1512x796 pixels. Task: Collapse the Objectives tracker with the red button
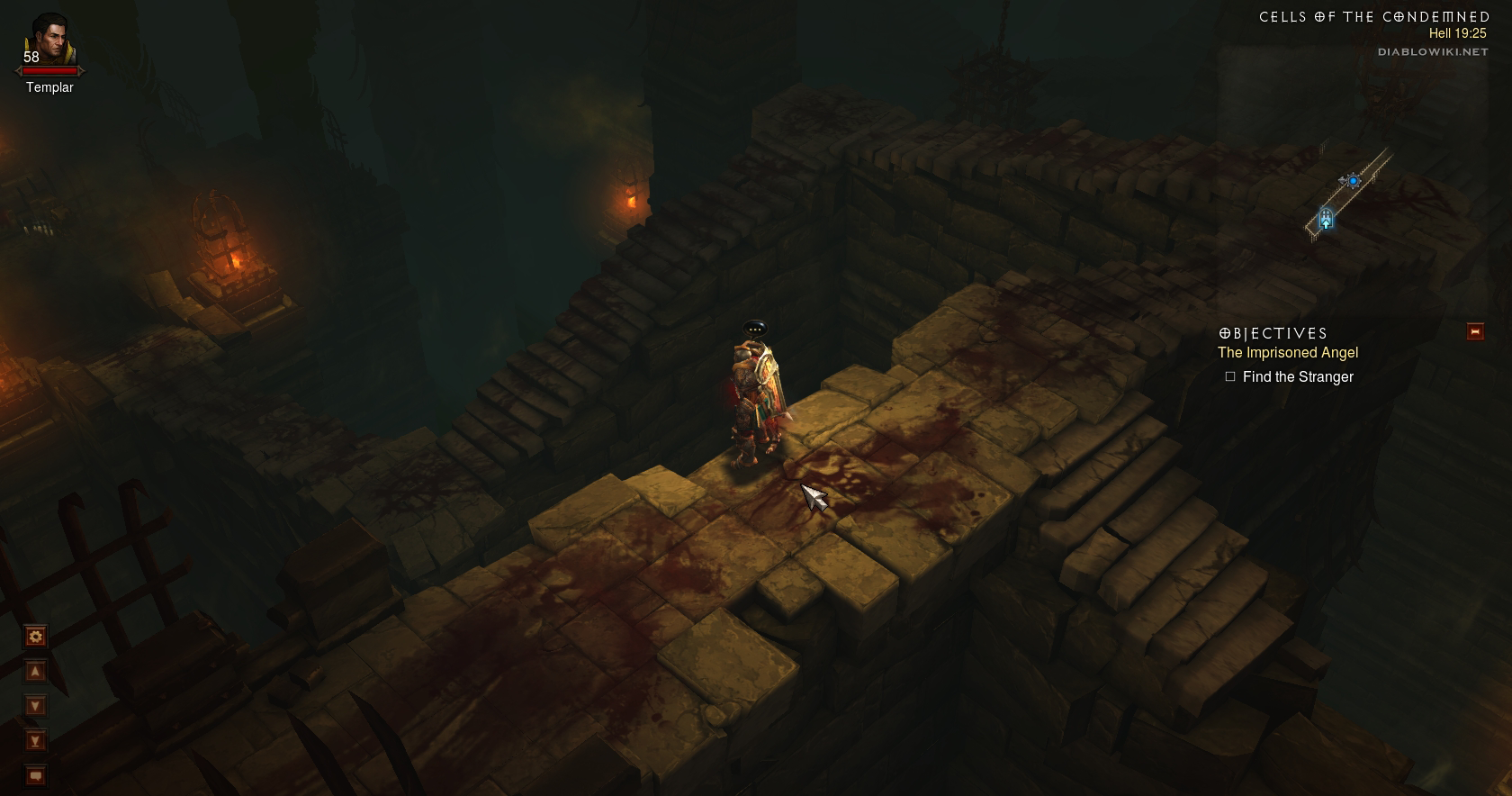1475,332
